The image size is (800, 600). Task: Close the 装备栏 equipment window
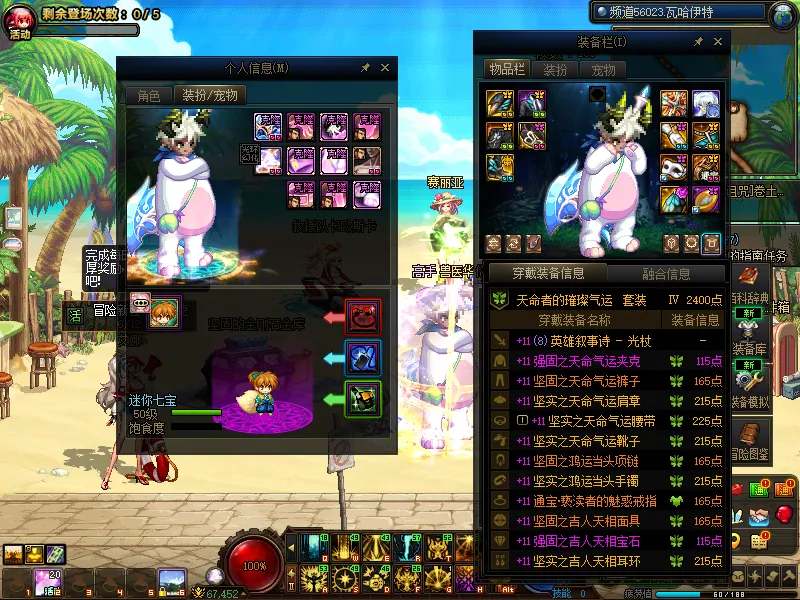coord(718,42)
